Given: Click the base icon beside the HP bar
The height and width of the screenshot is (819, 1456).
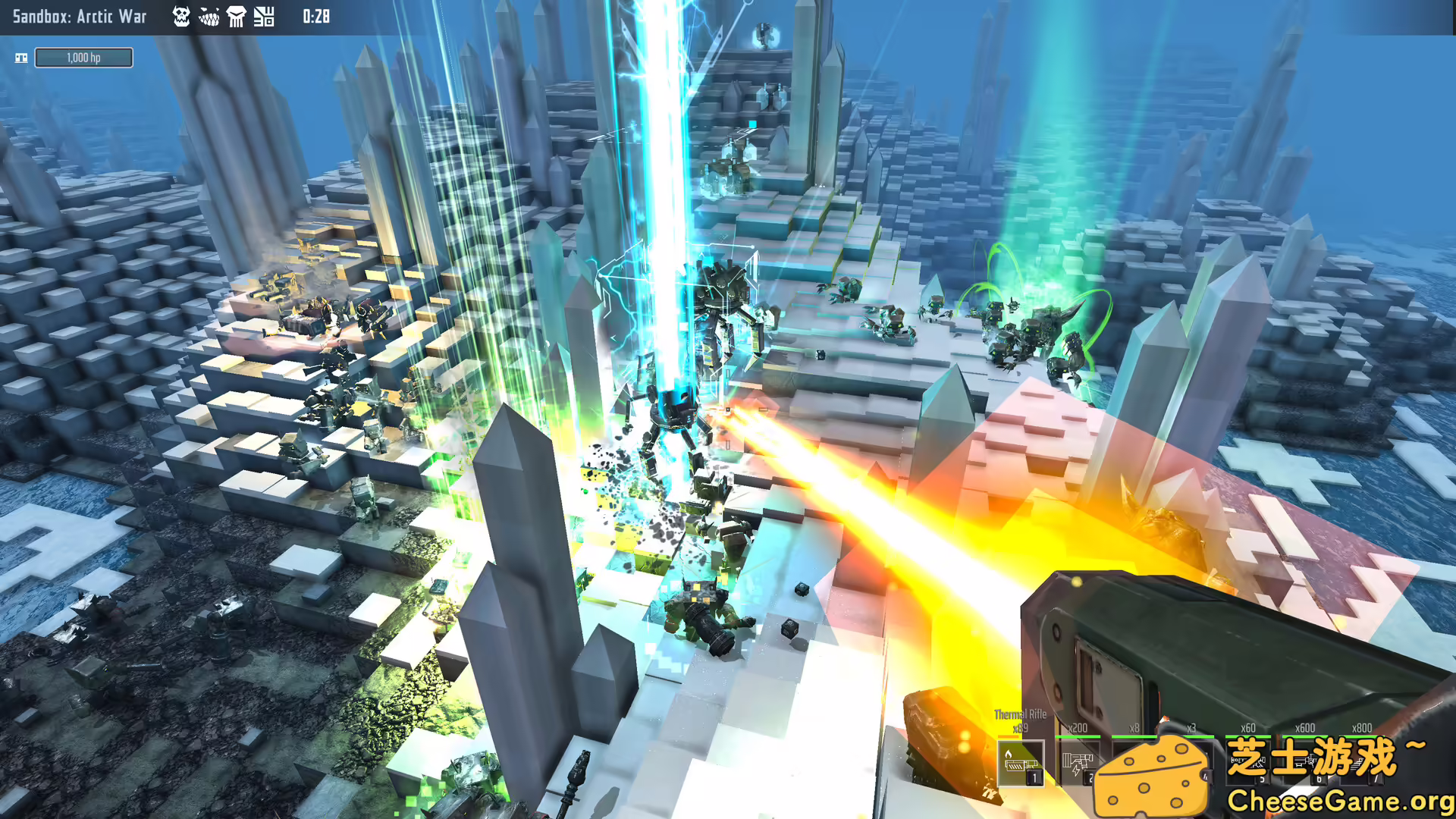Looking at the screenshot, I should coord(23,57).
